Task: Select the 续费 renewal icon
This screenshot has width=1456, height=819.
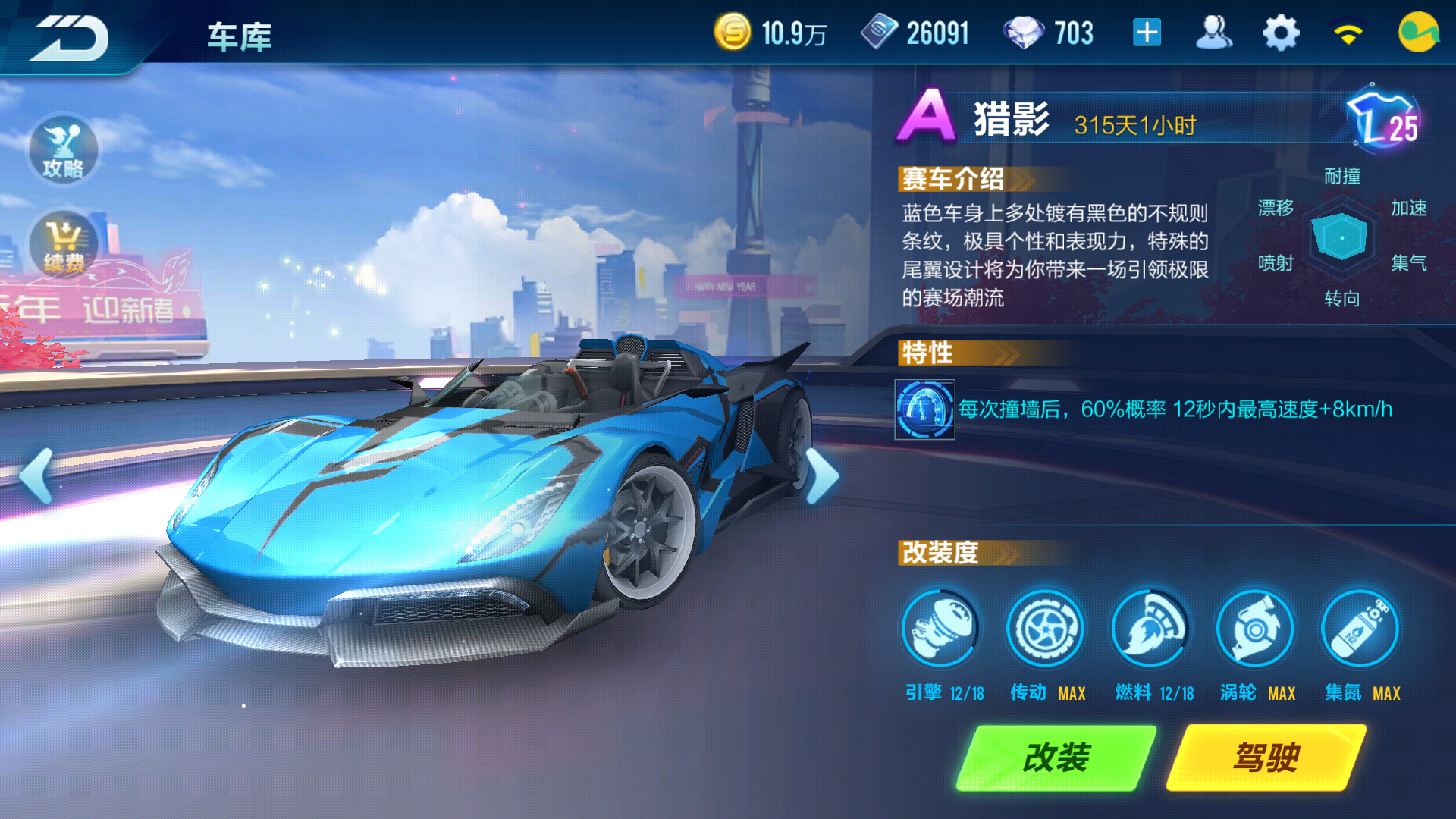Action: point(63,244)
